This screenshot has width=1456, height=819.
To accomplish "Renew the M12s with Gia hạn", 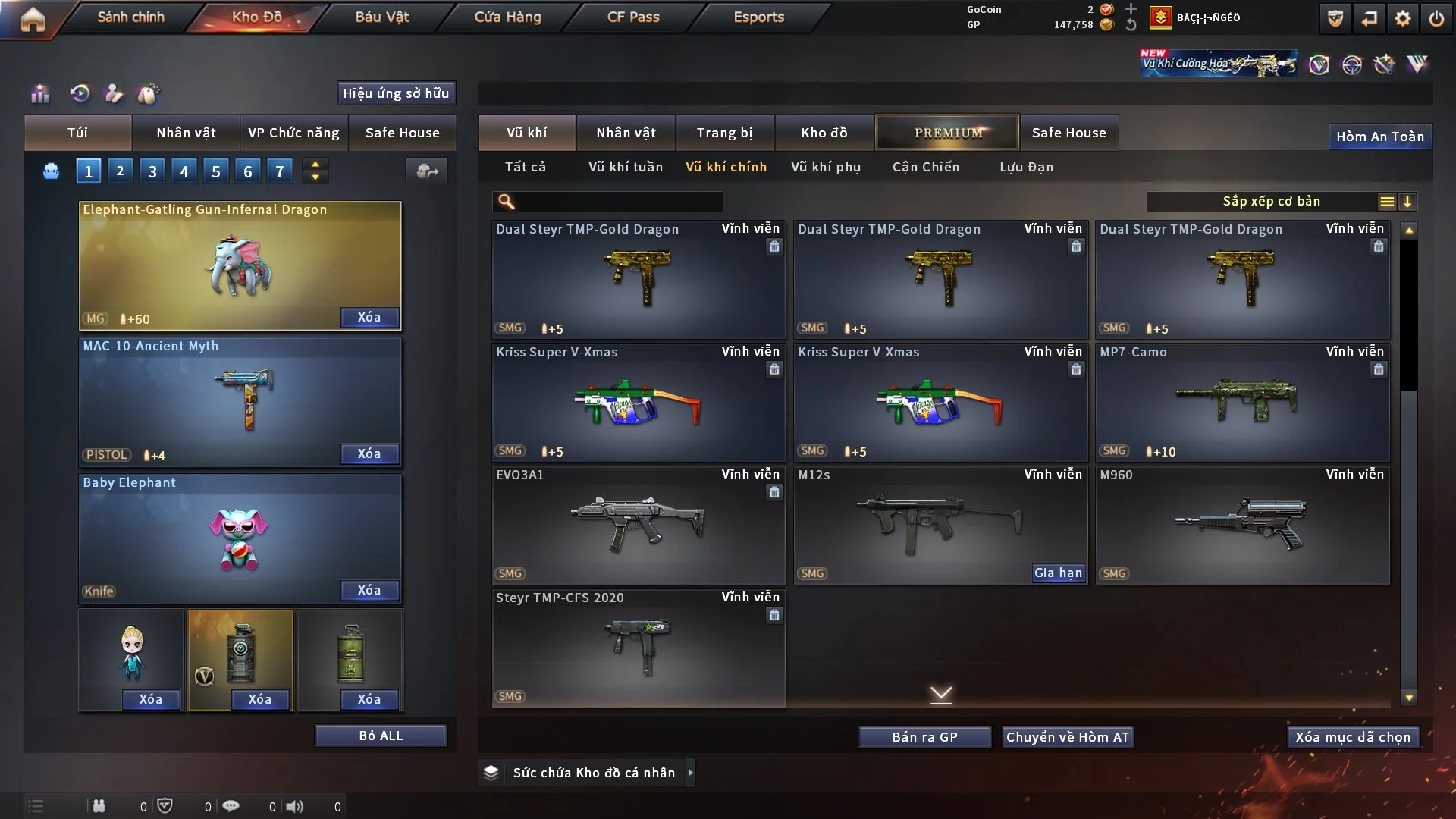I will [1058, 573].
